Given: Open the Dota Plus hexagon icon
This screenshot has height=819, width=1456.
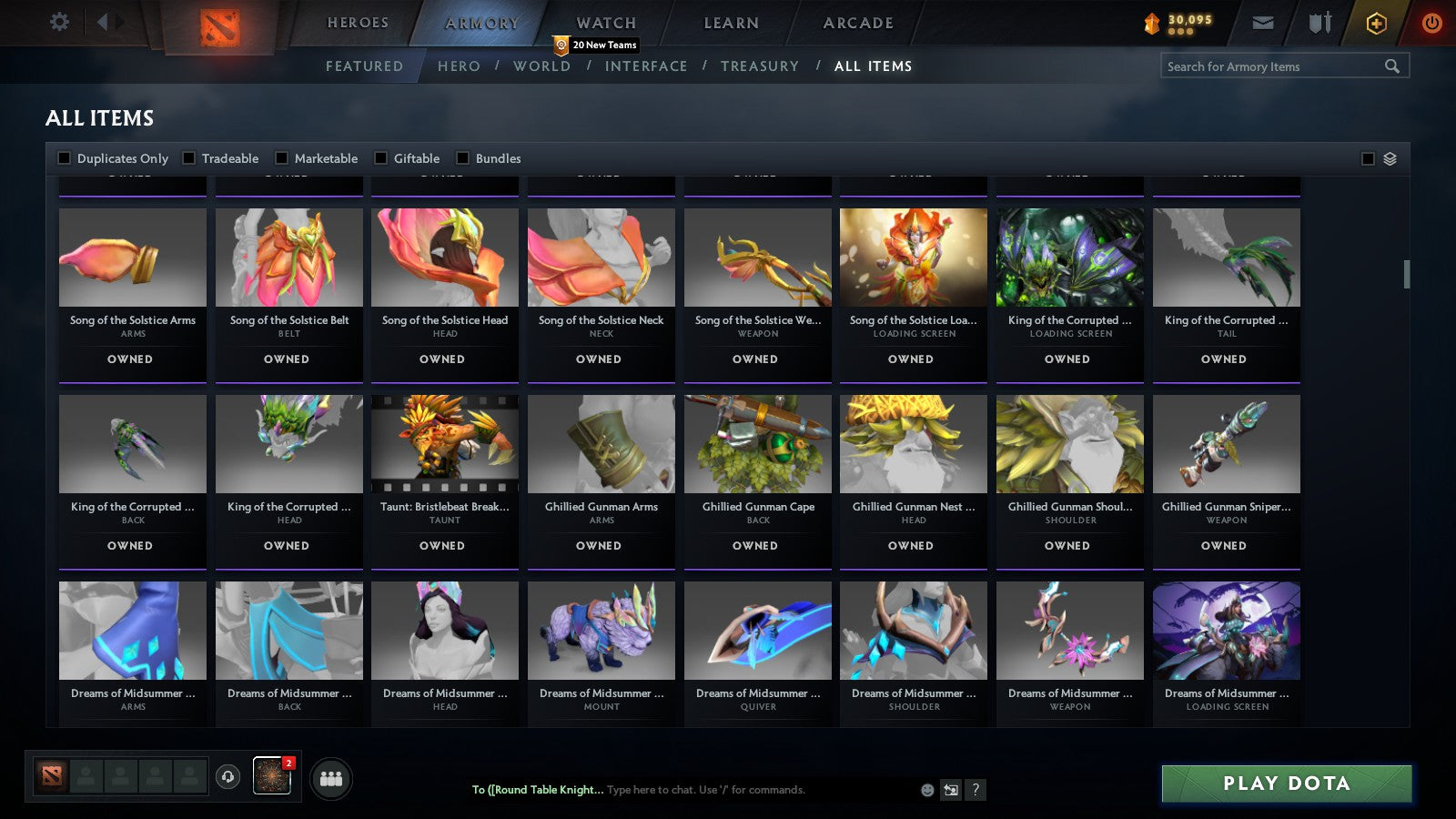Looking at the screenshot, I should (1377, 22).
